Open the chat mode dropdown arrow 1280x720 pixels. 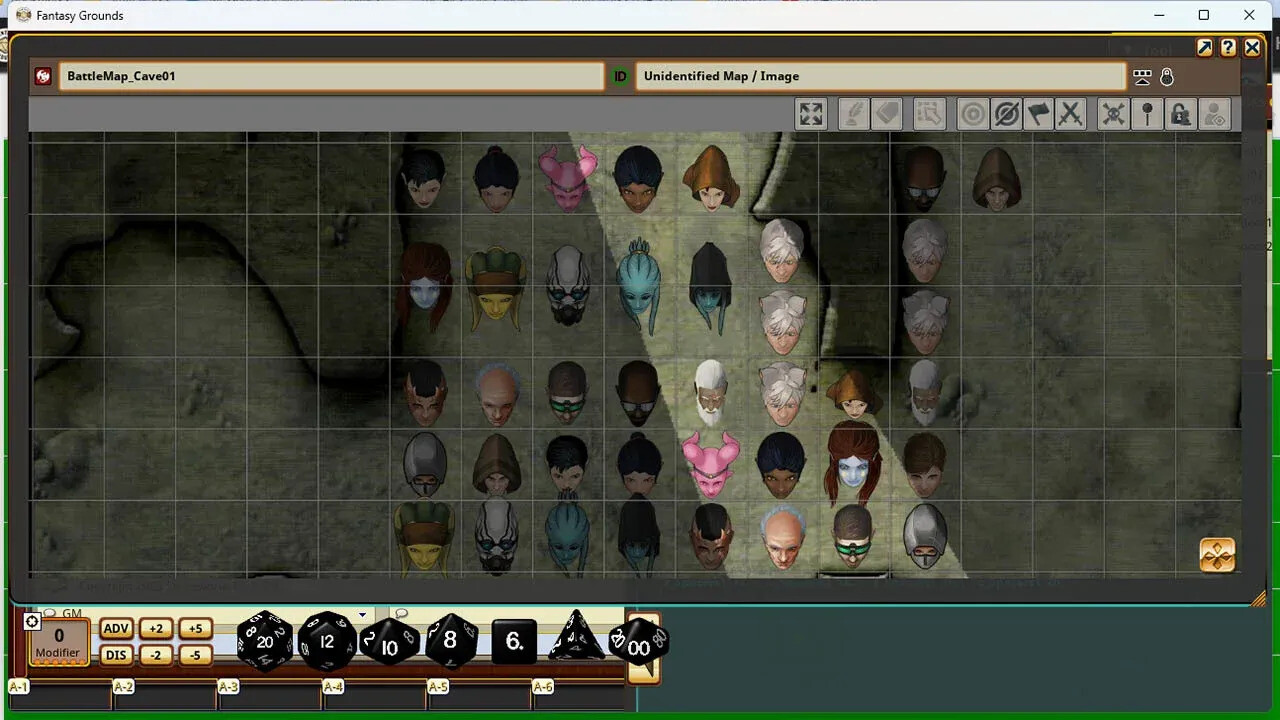(361, 613)
